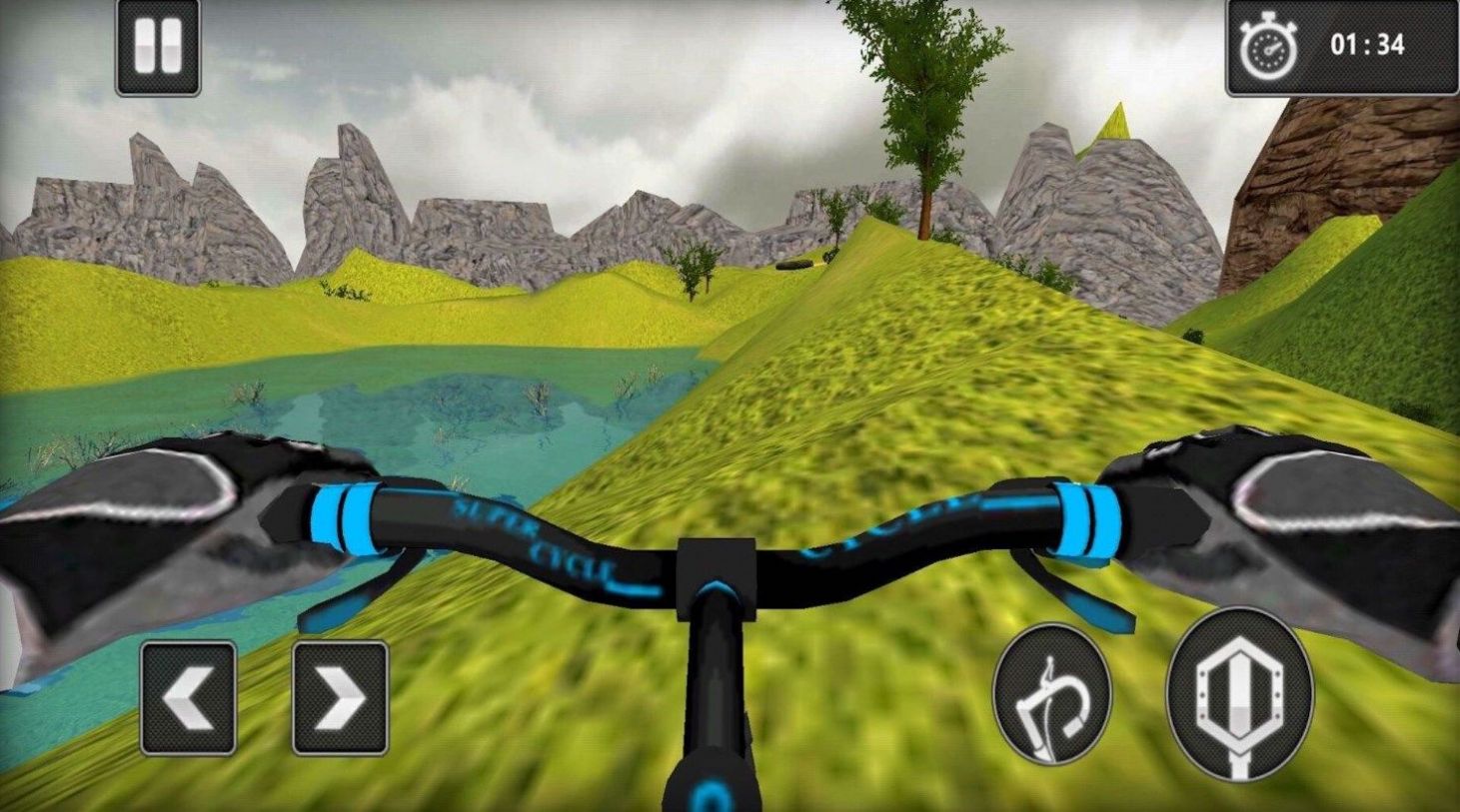Steer left with the left arrow button
This screenshot has width=1460, height=812.
[x=188, y=697]
